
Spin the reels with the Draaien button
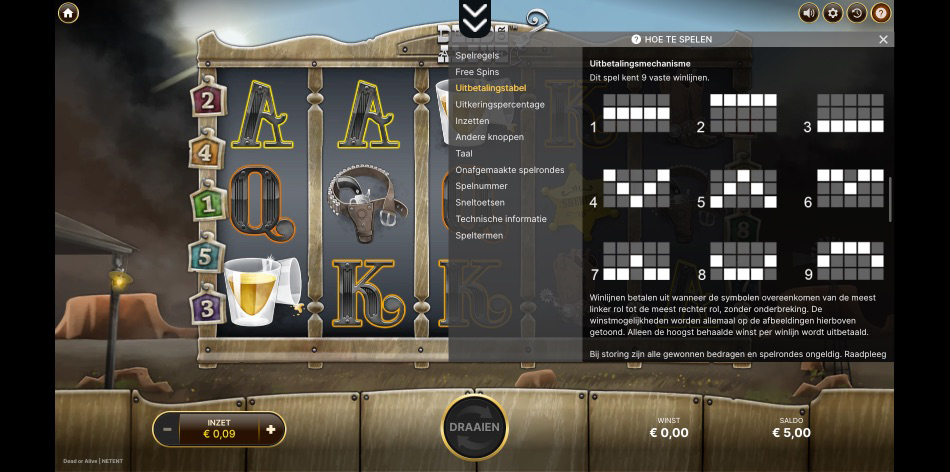coord(474,427)
